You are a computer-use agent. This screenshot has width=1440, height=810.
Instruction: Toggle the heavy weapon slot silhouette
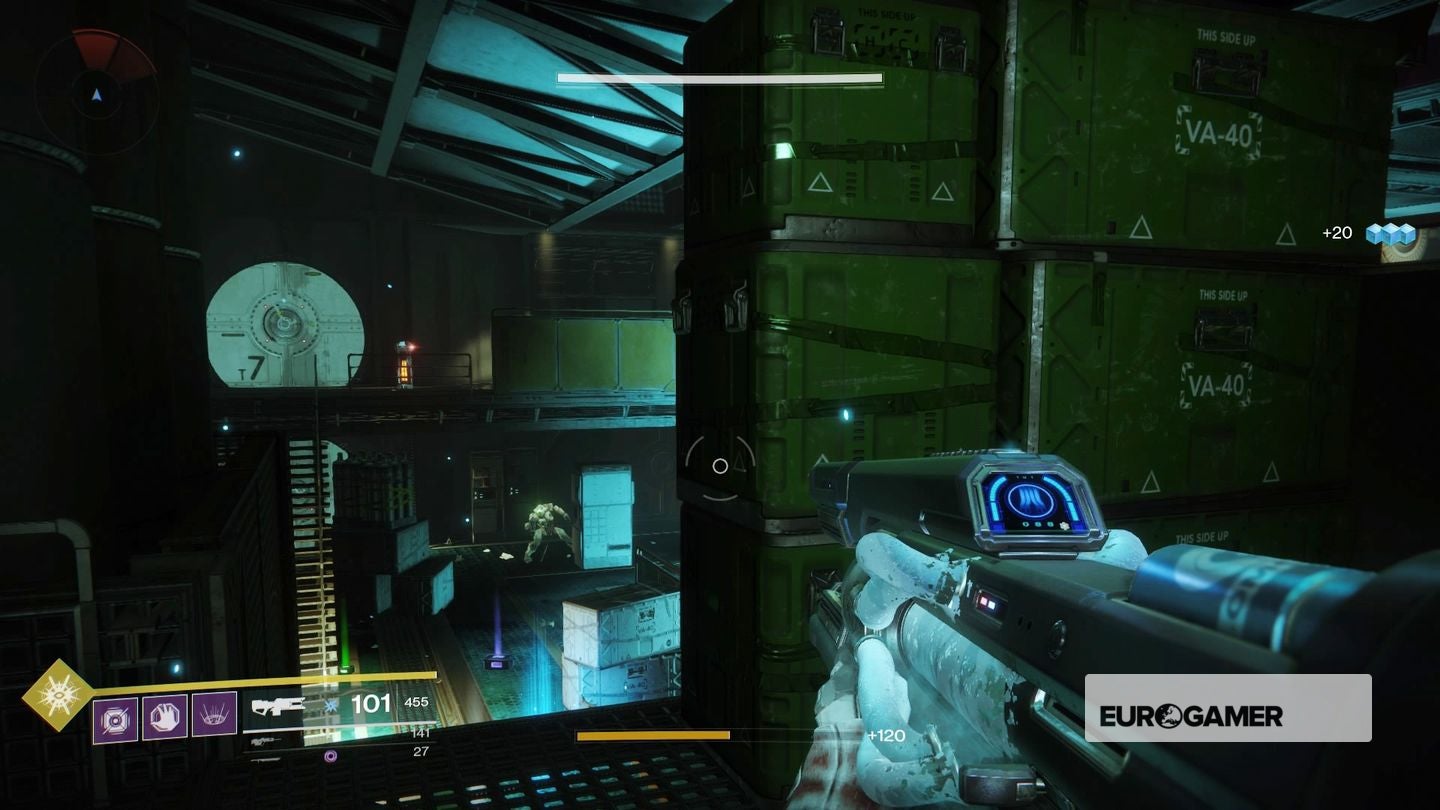(264, 761)
